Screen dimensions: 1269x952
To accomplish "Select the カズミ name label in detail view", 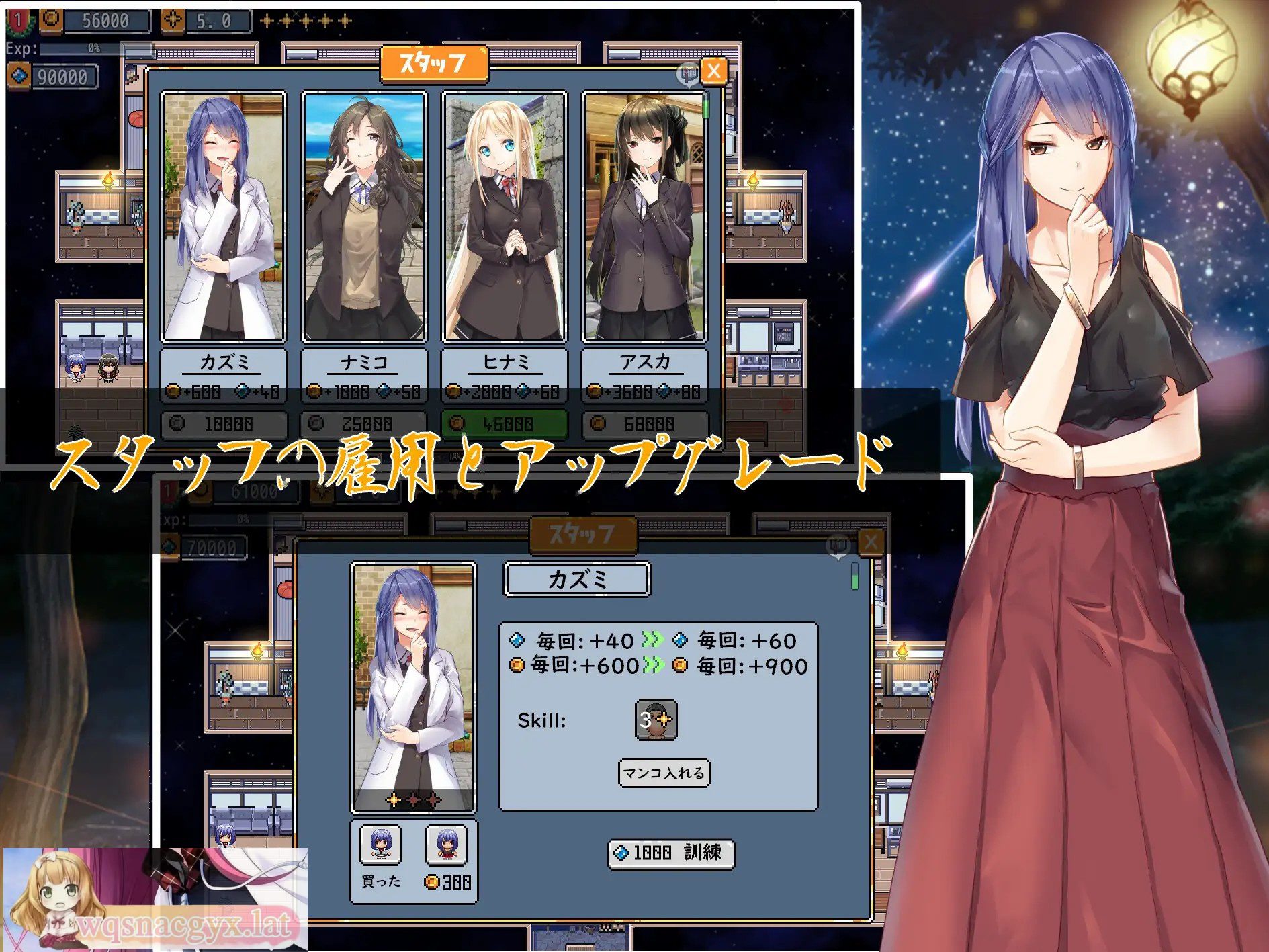I will (x=576, y=578).
